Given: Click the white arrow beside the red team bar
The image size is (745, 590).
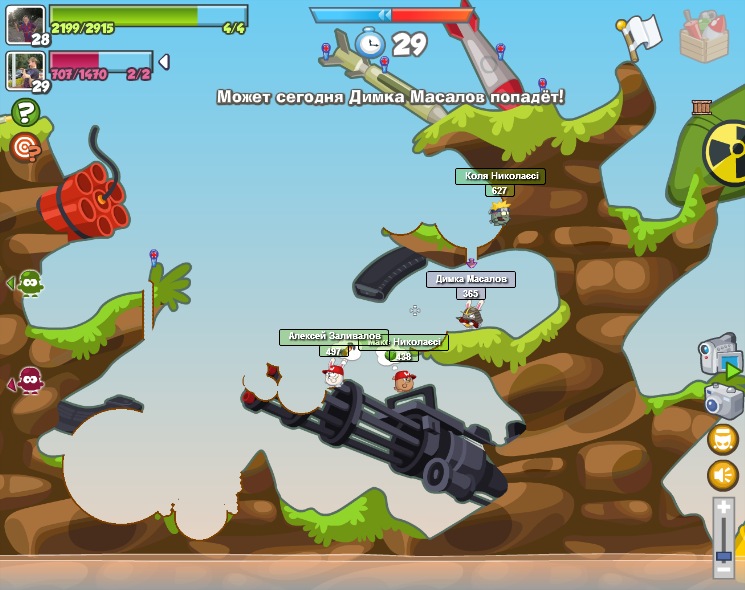Looking at the screenshot, I should pyautogui.click(x=164, y=62).
